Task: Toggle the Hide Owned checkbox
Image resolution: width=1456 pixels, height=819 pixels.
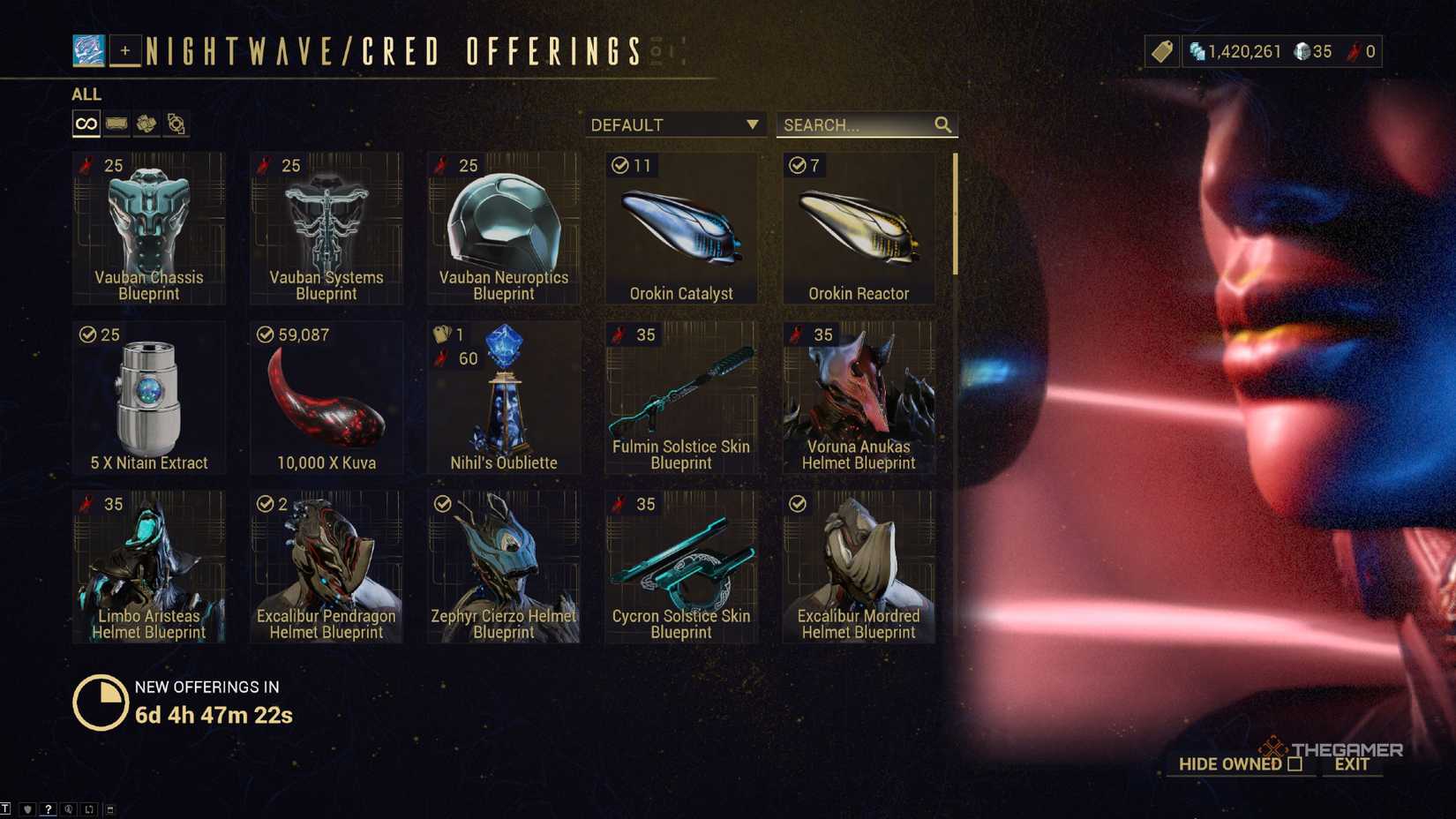Action: [x=1295, y=764]
